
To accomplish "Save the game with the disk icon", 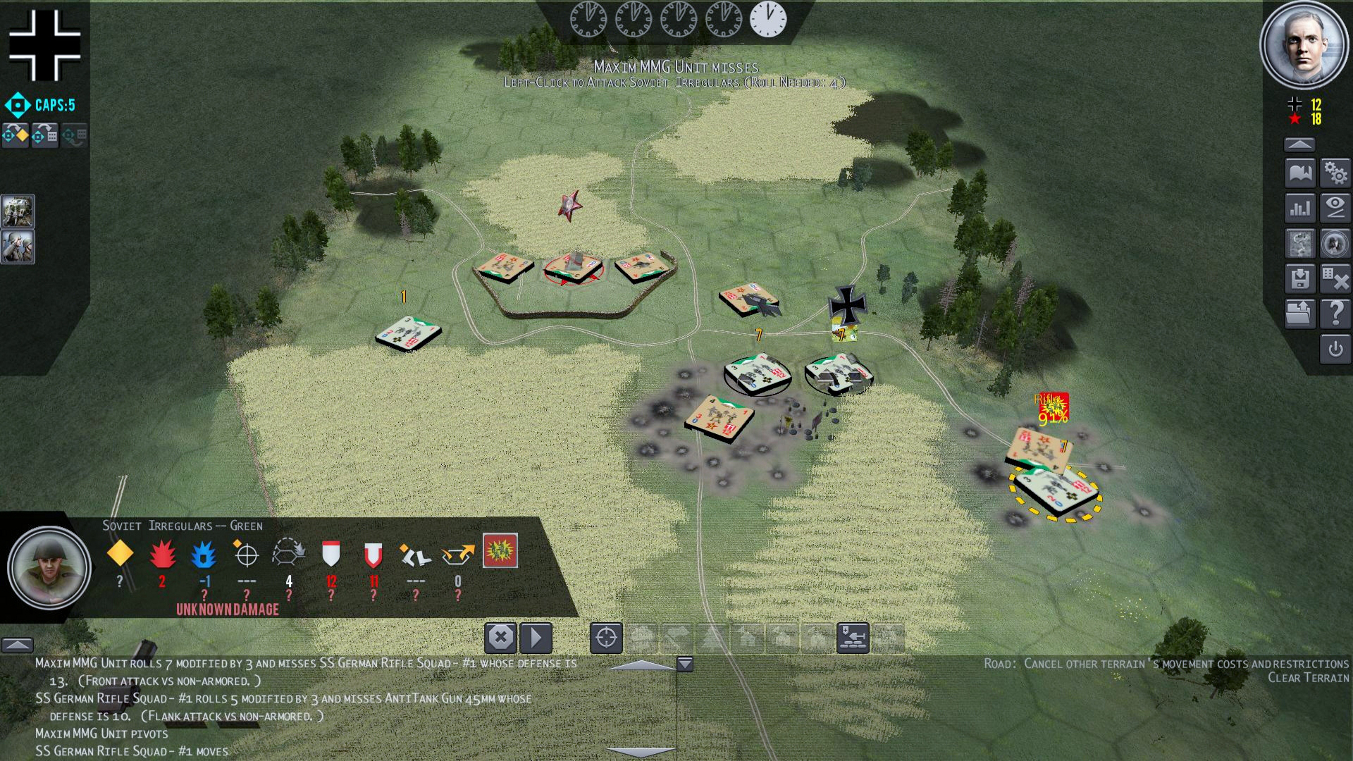I will point(1300,278).
